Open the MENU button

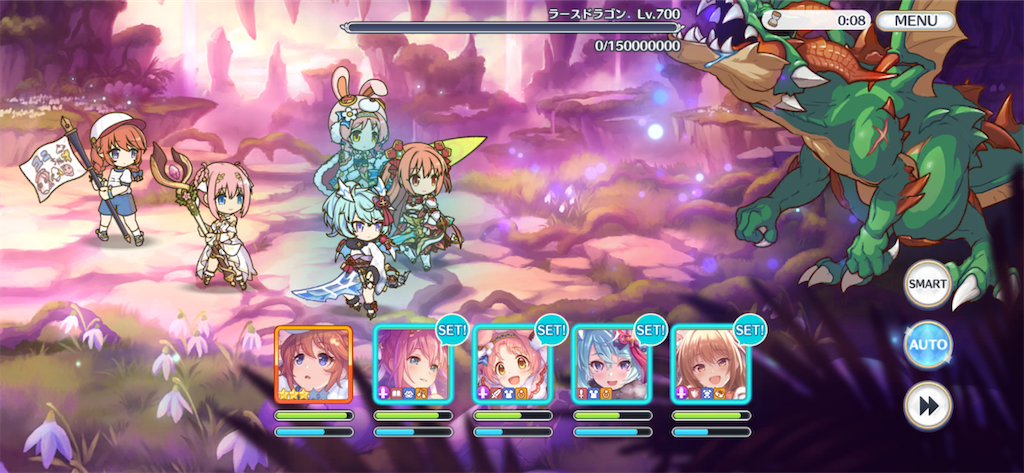pyautogui.click(x=915, y=20)
